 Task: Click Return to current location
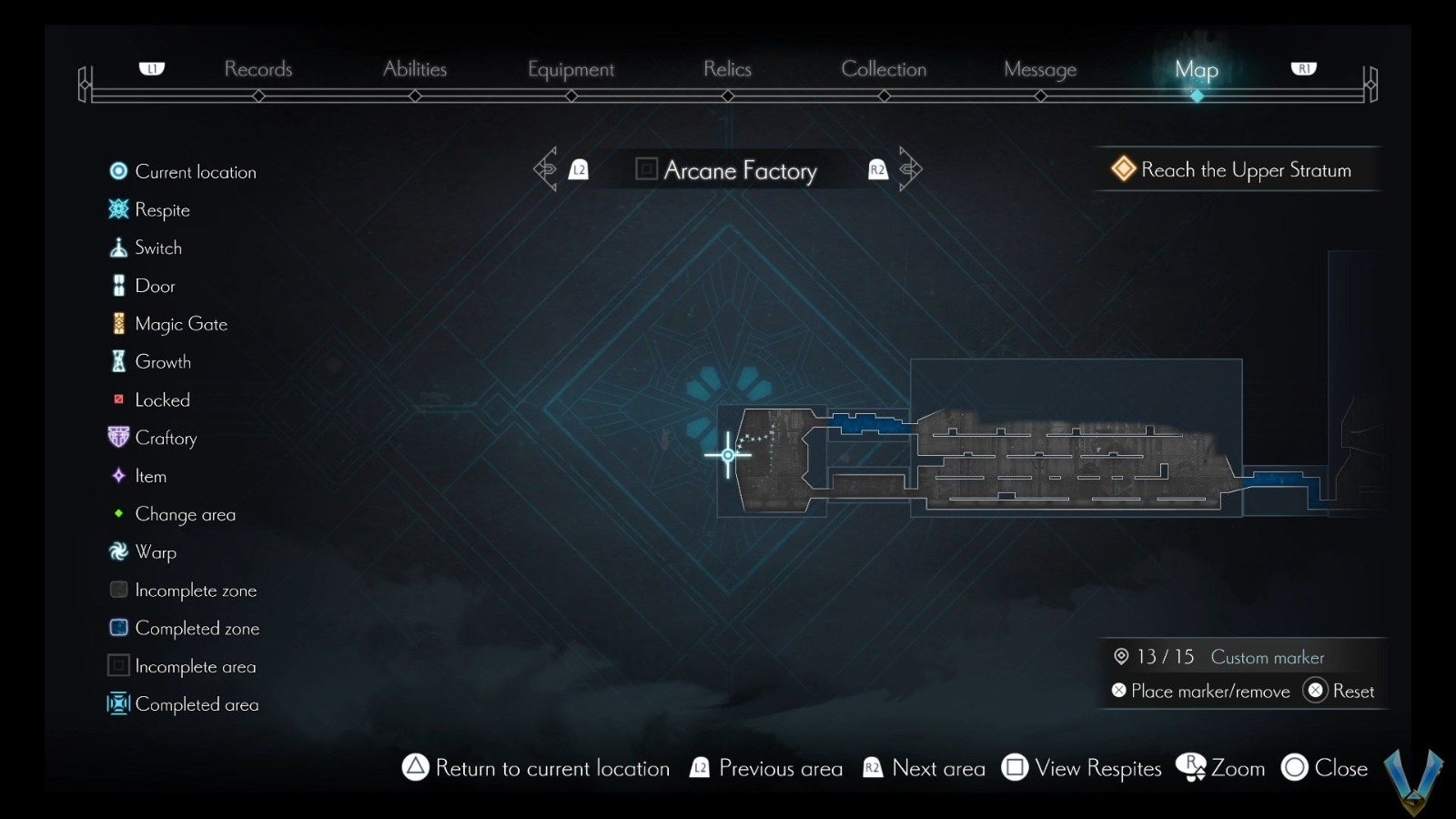click(535, 769)
